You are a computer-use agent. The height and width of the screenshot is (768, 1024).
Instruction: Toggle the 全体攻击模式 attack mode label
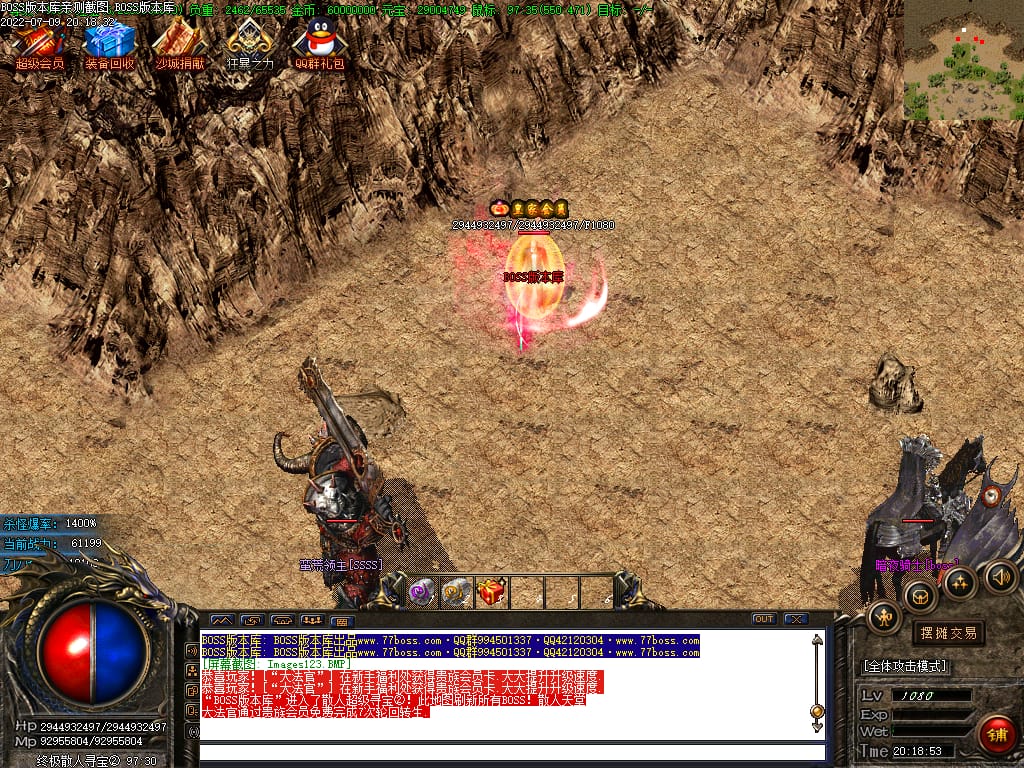point(905,666)
